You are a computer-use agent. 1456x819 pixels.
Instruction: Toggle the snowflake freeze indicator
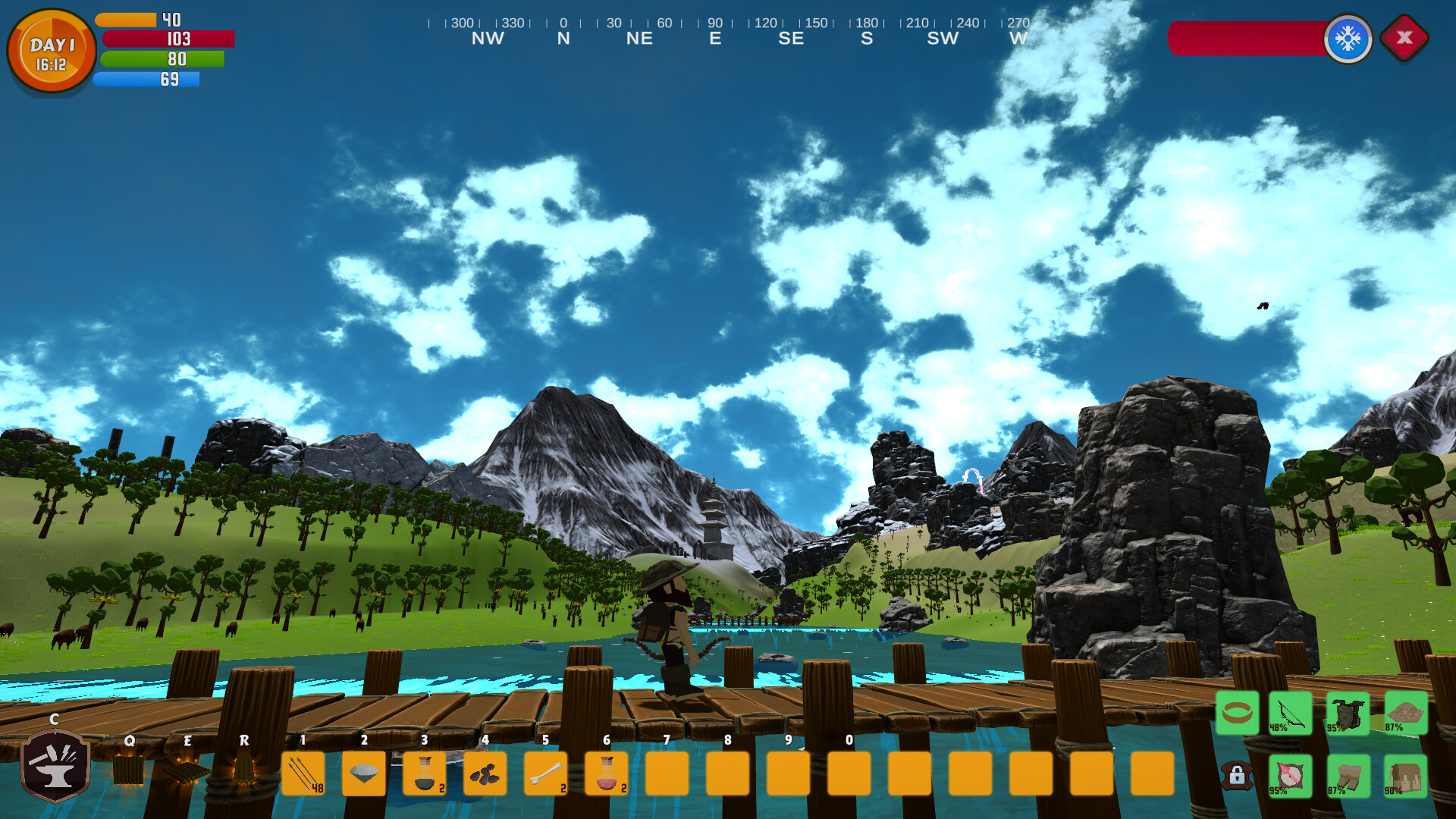(x=1348, y=39)
